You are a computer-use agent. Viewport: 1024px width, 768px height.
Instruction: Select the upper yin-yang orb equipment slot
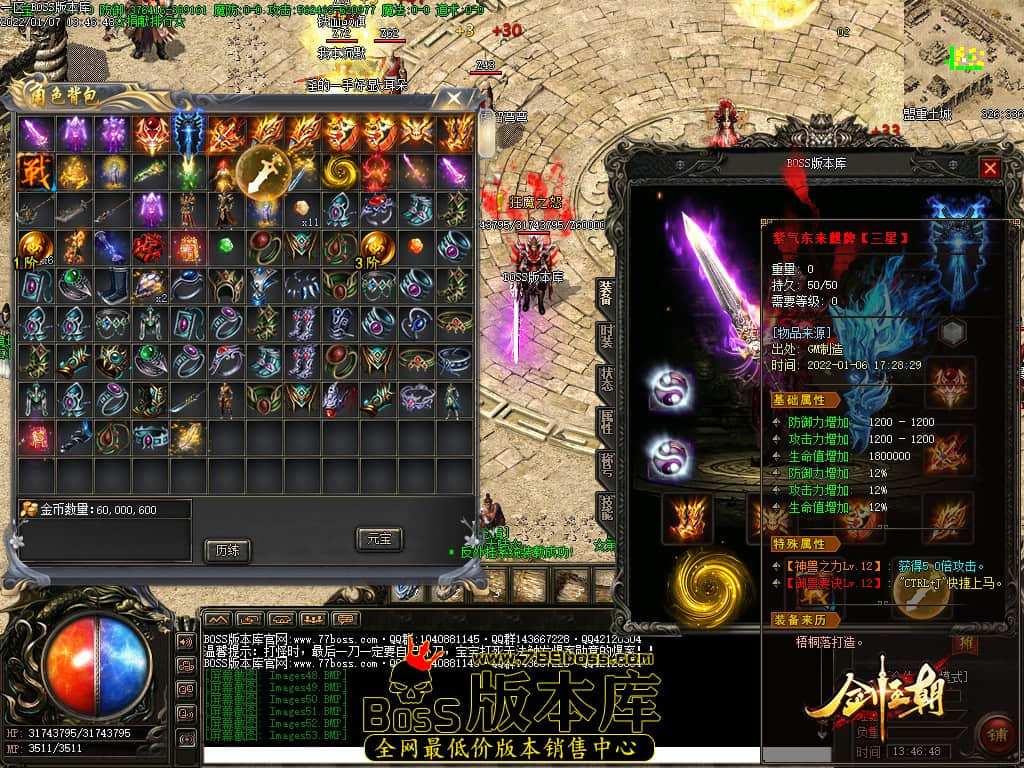point(667,389)
